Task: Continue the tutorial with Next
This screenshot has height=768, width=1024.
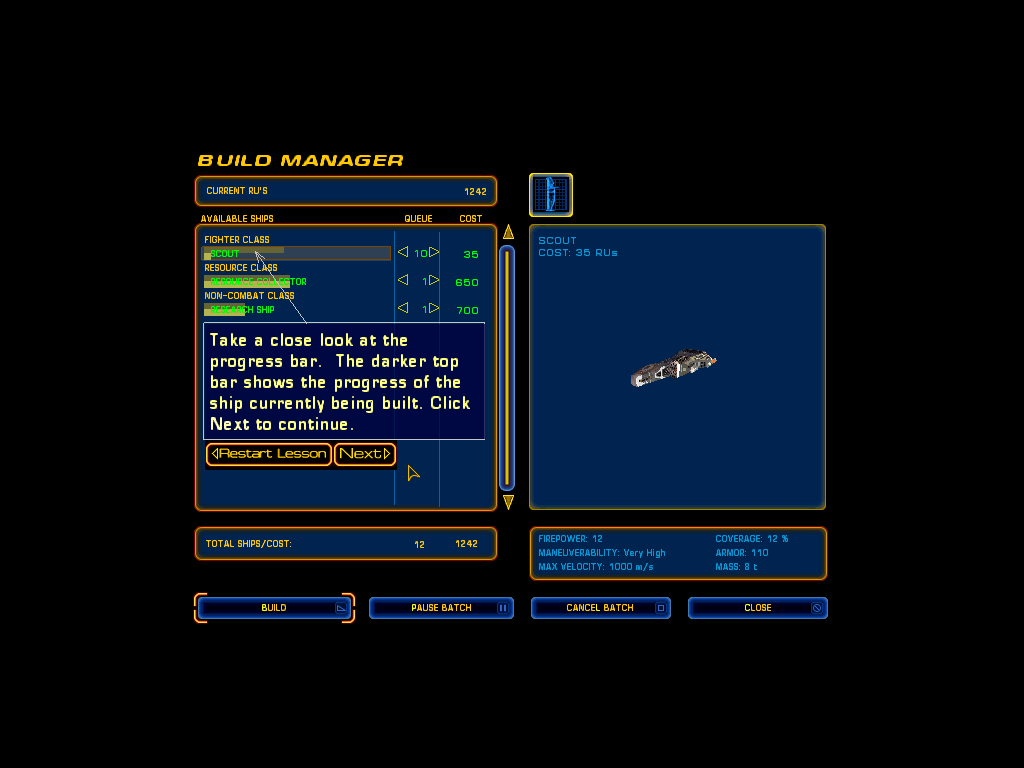Action: [x=365, y=454]
